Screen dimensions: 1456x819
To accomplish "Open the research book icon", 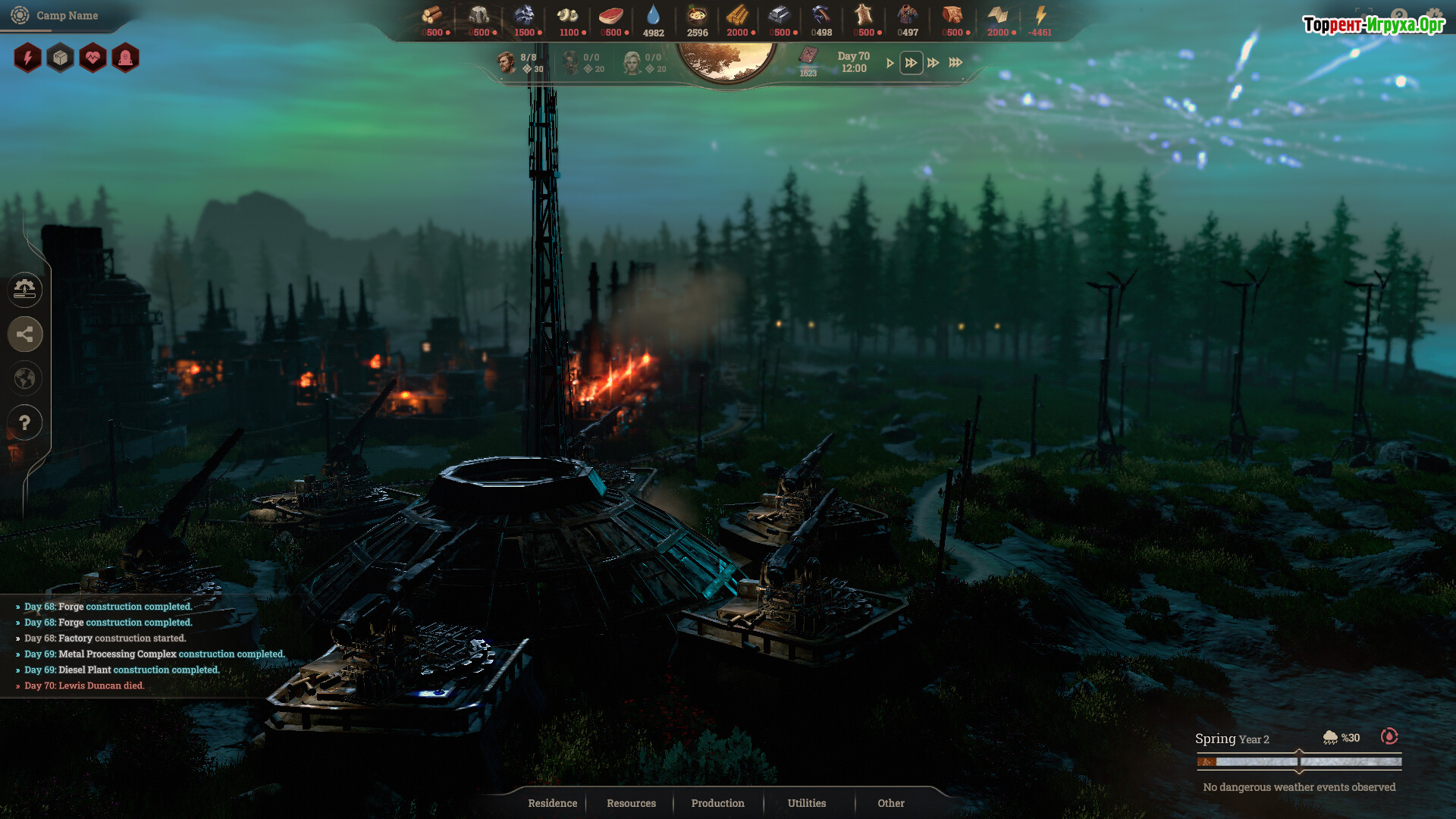I will click(808, 56).
